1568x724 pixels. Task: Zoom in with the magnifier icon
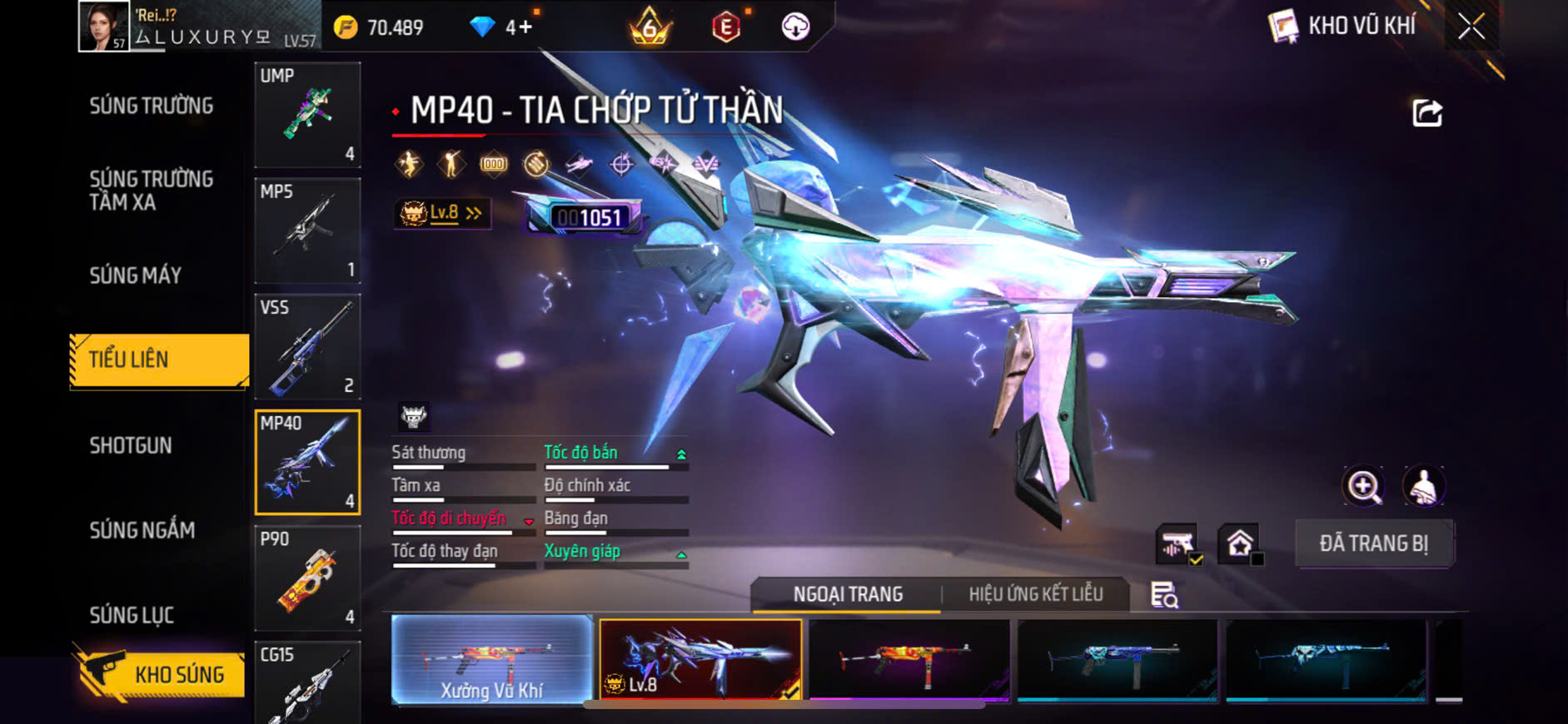pyautogui.click(x=1363, y=486)
